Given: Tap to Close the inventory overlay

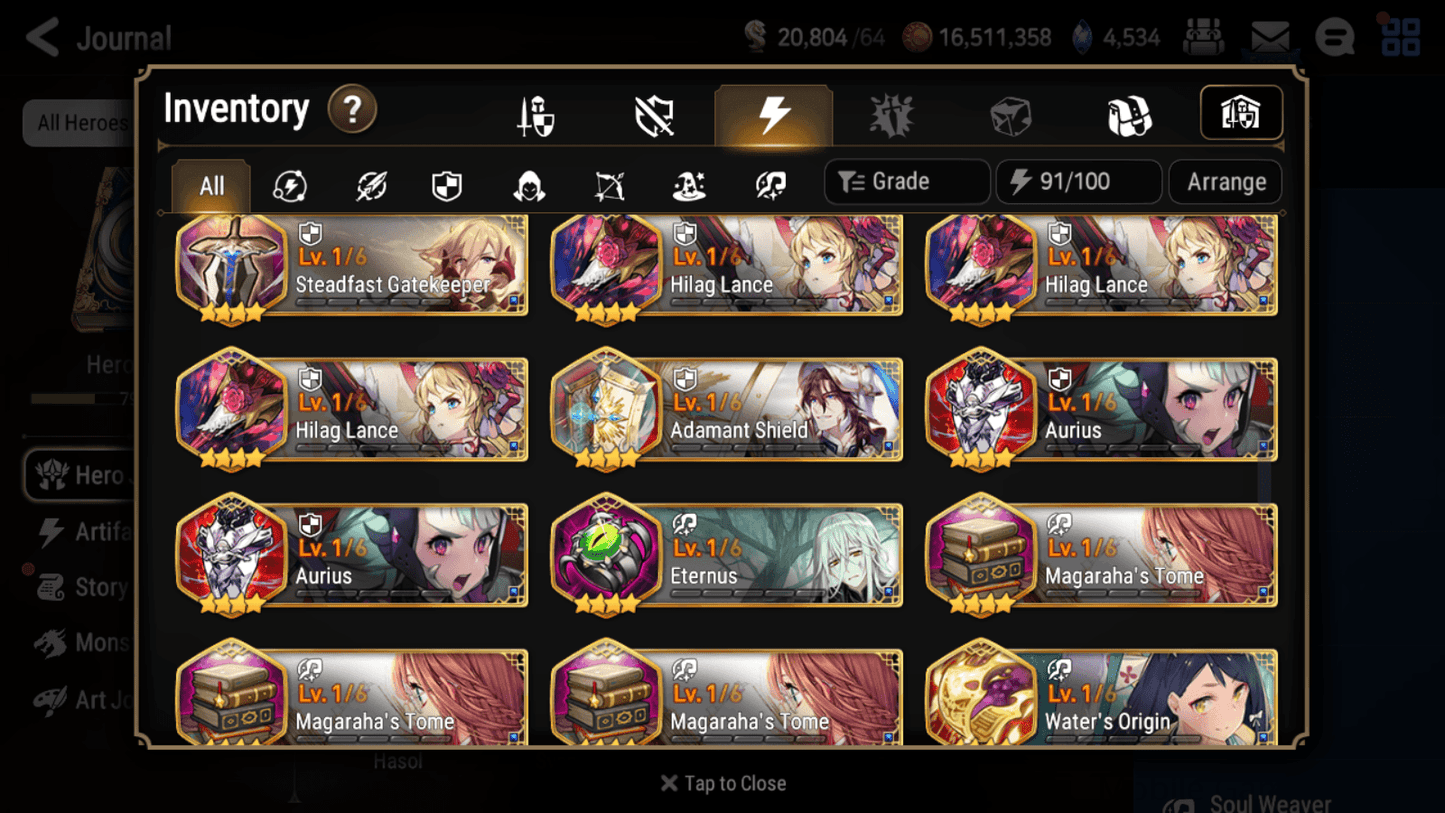Looking at the screenshot, I should (x=722, y=783).
